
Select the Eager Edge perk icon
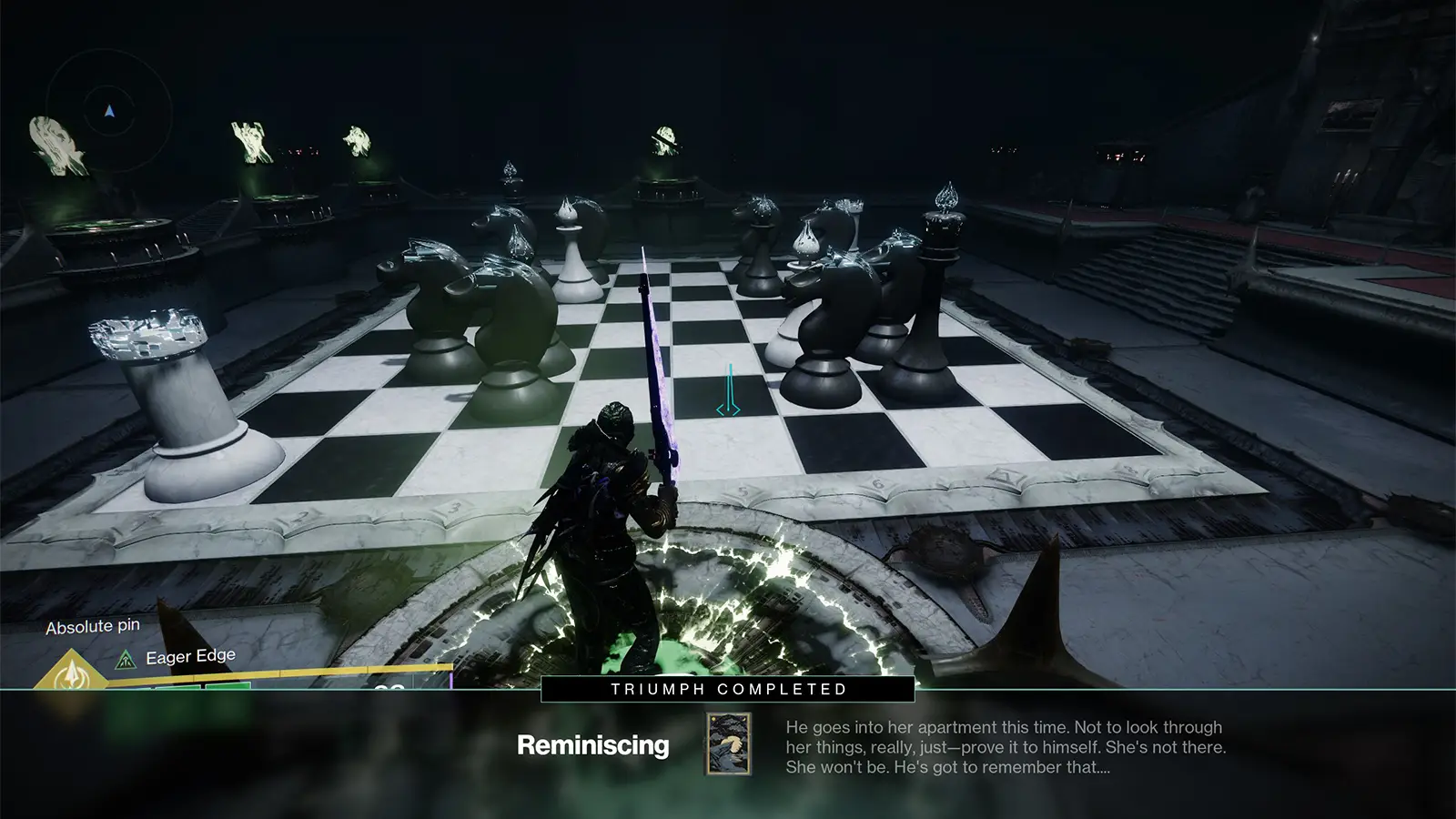[126, 658]
